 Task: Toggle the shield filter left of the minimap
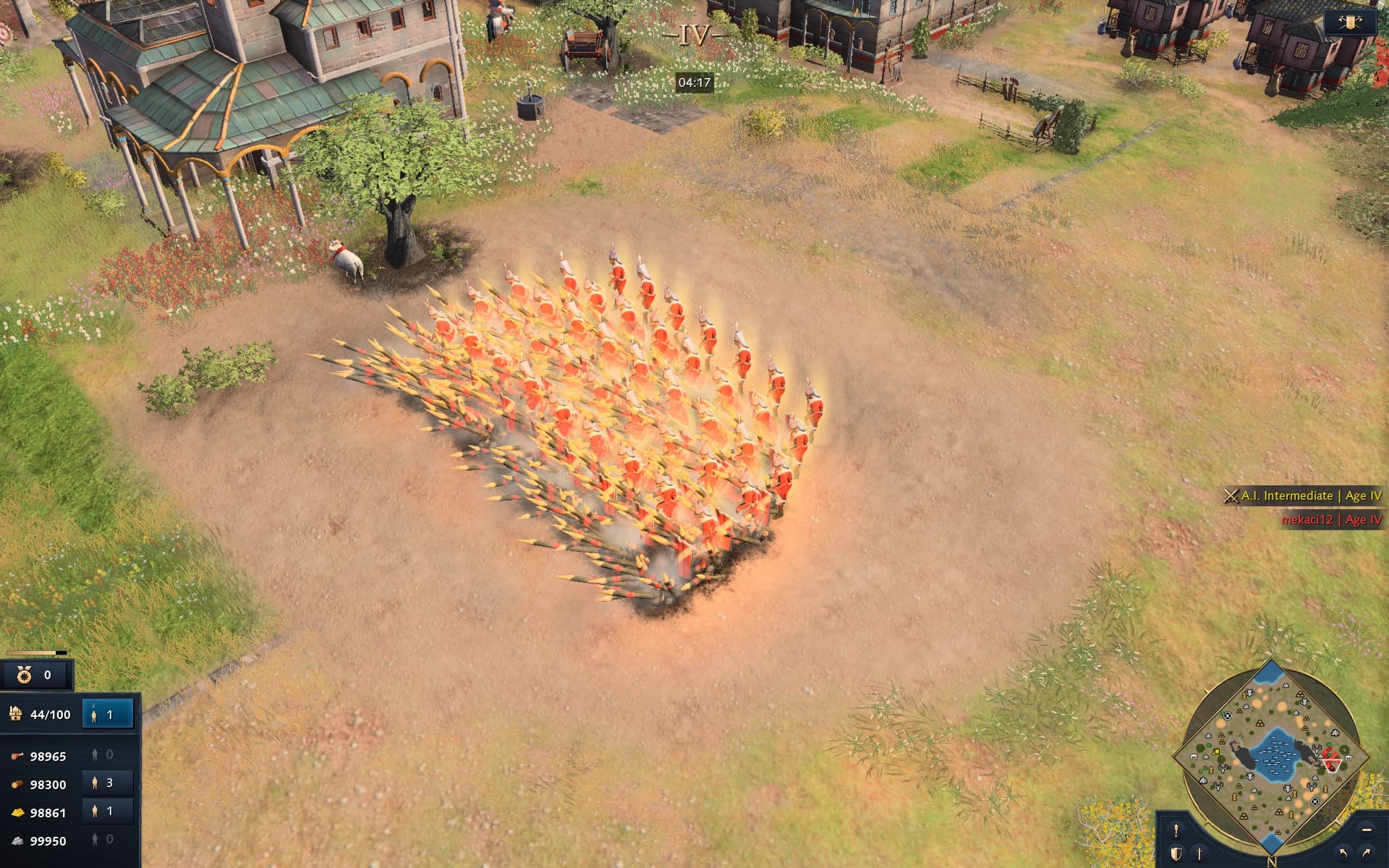coord(1176,854)
